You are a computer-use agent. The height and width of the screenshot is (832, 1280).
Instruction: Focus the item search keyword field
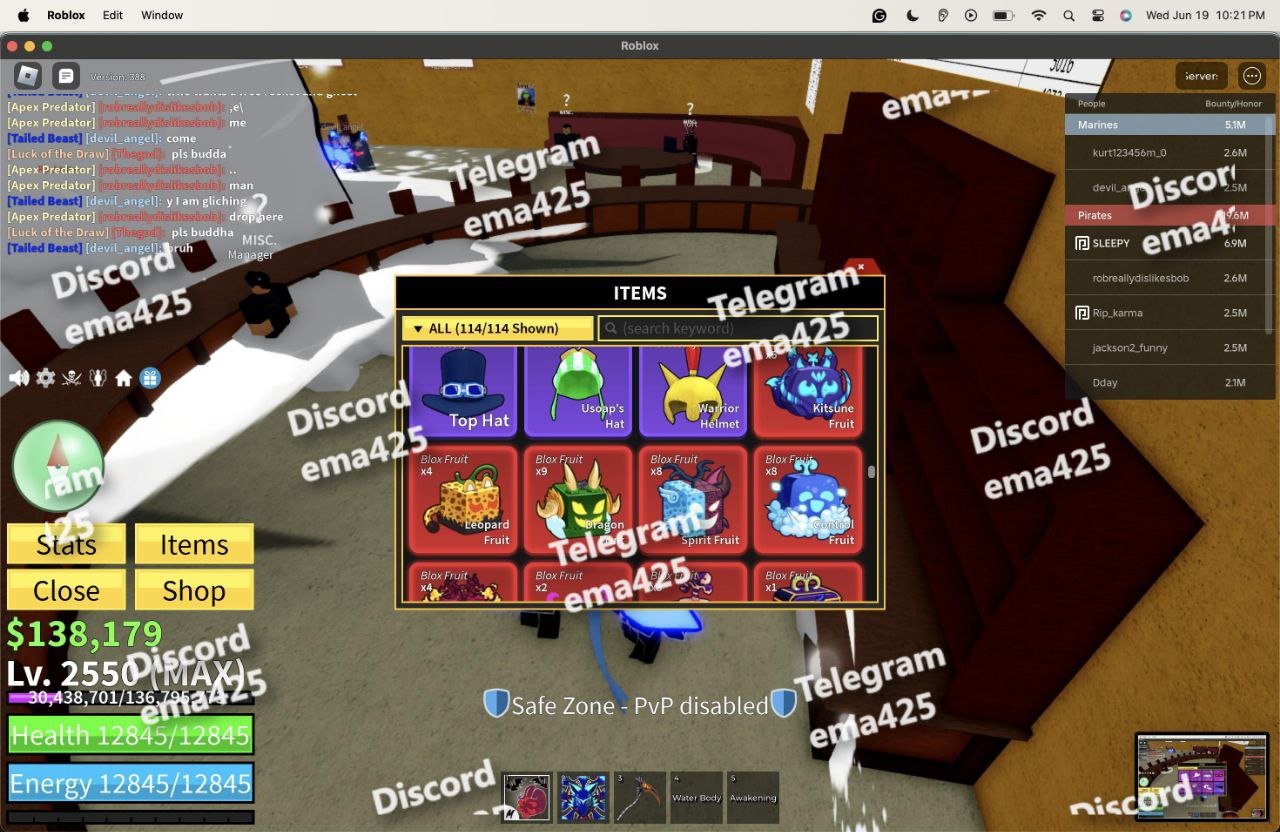[738, 328]
